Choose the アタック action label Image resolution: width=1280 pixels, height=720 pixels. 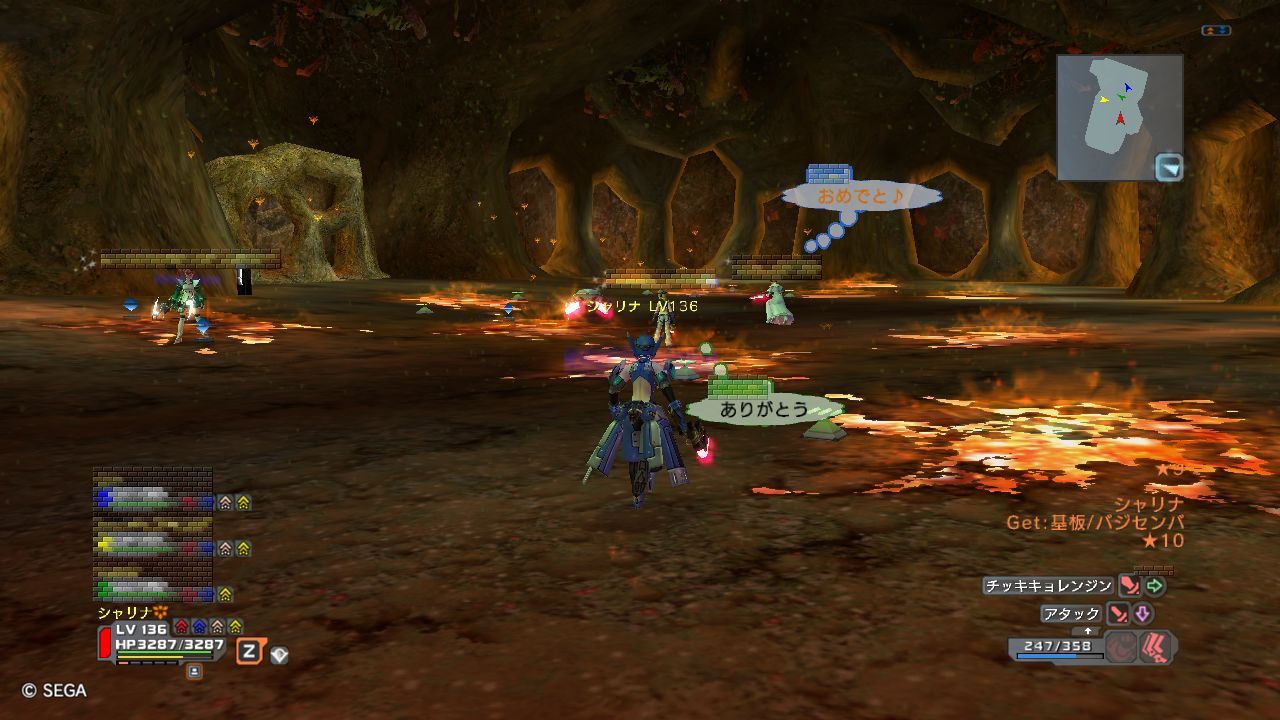[x=1071, y=614]
